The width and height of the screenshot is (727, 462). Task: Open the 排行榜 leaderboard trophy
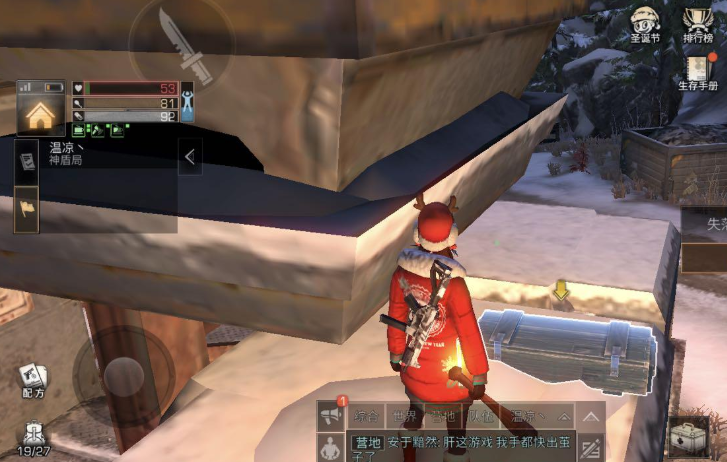(x=698, y=23)
